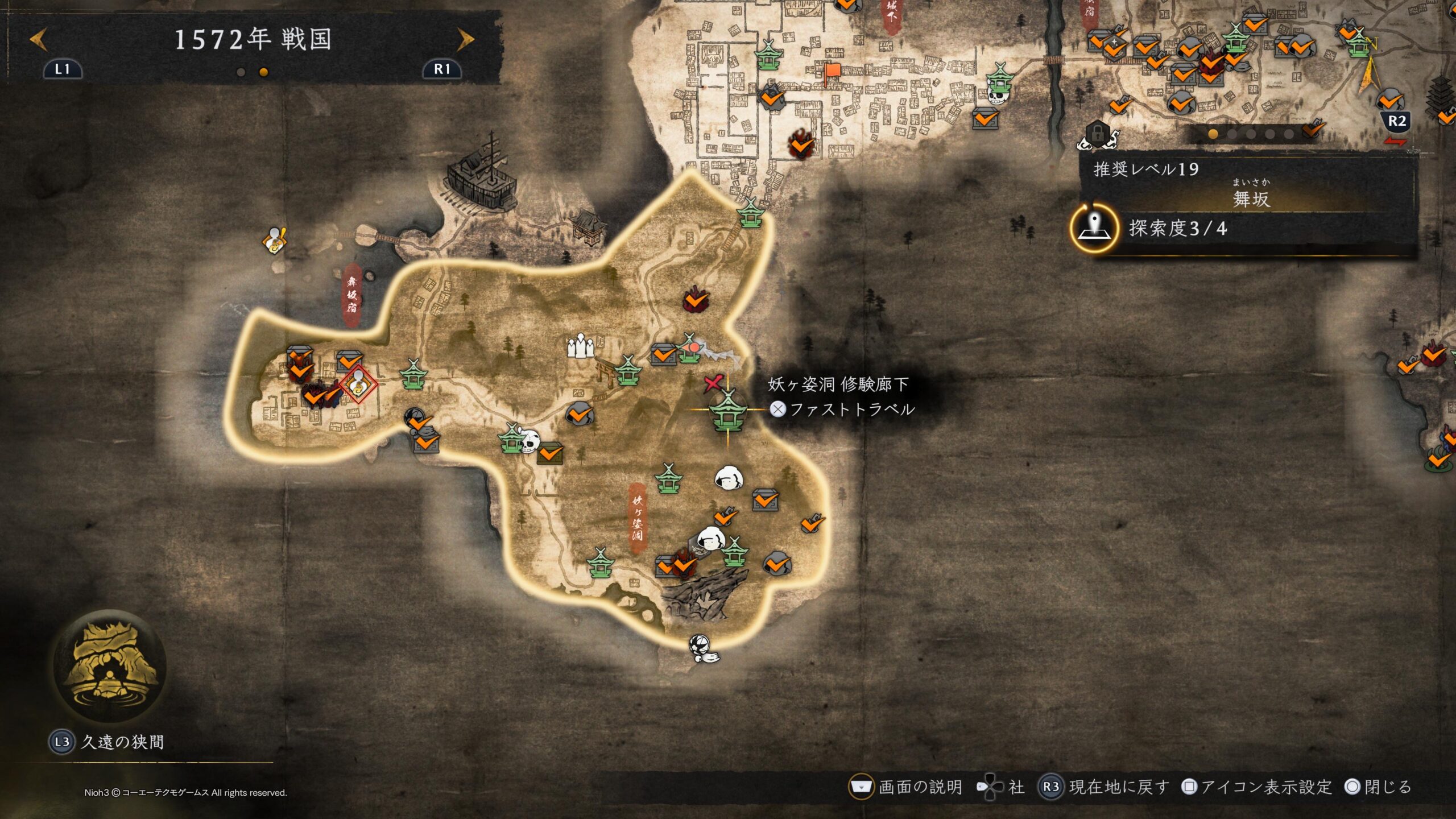
Task: Select the orange flag map marker
Action: [832, 72]
